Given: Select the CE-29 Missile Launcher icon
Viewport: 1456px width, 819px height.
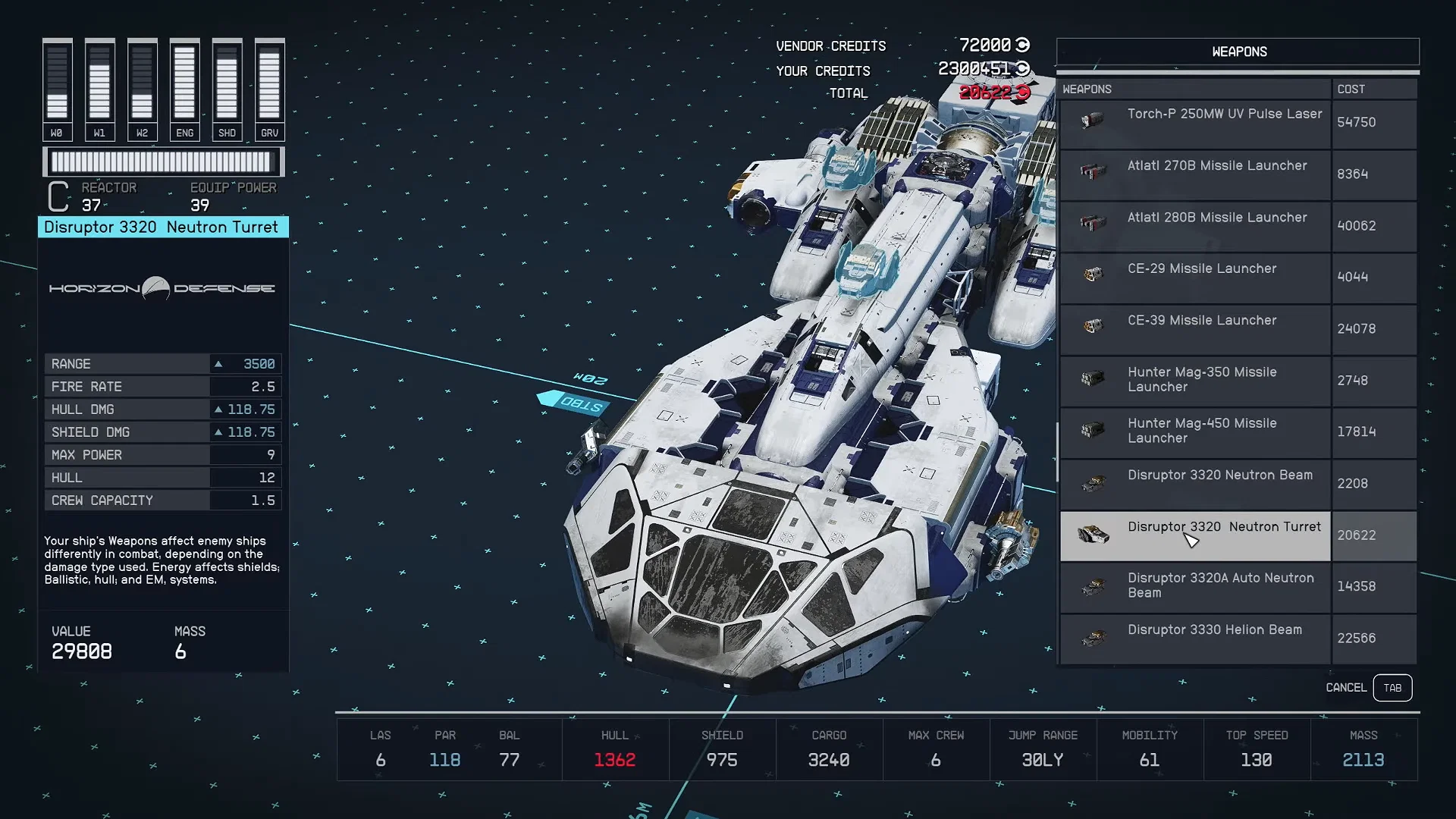Looking at the screenshot, I should click(1092, 276).
